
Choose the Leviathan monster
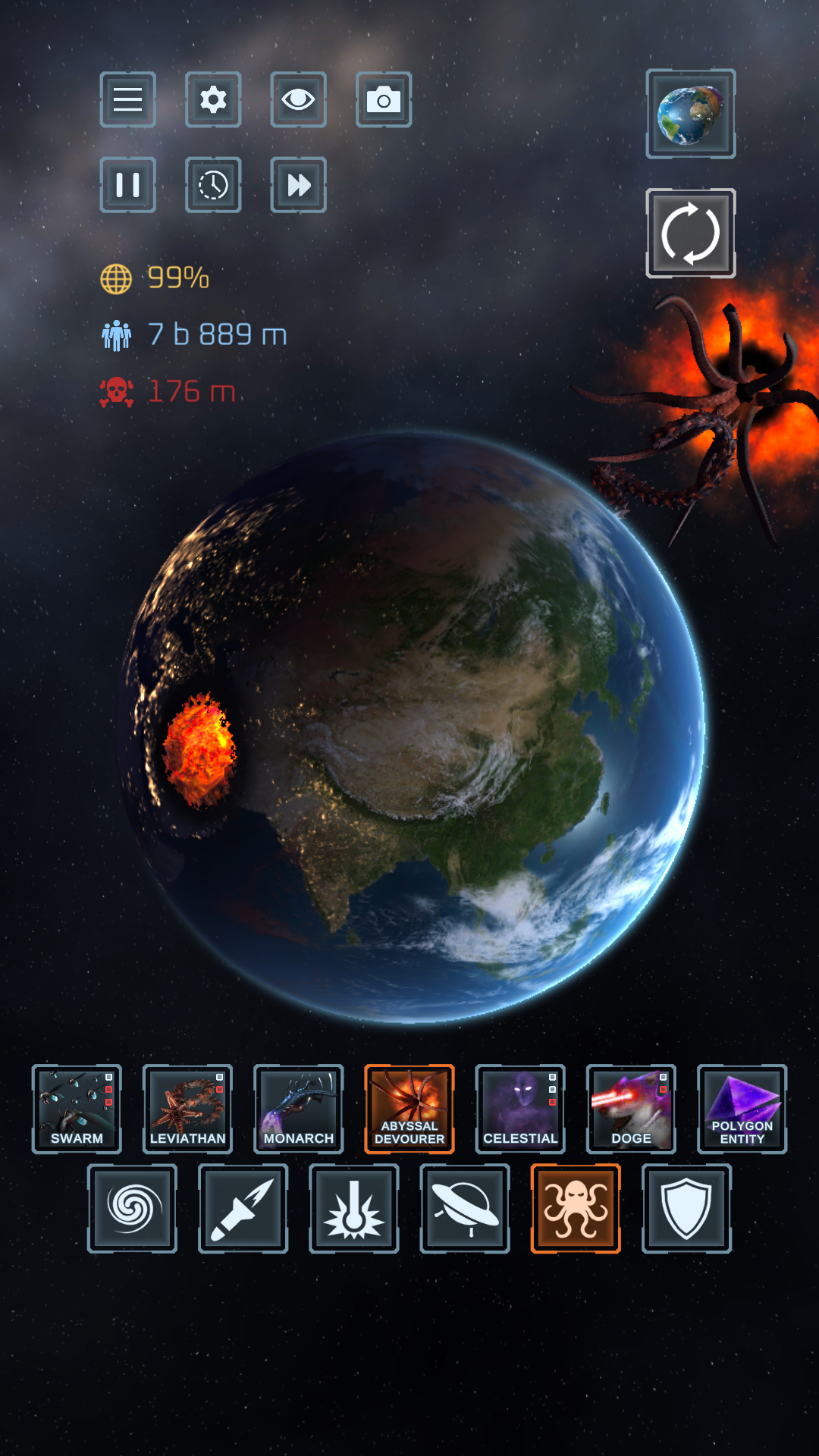click(x=187, y=1109)
